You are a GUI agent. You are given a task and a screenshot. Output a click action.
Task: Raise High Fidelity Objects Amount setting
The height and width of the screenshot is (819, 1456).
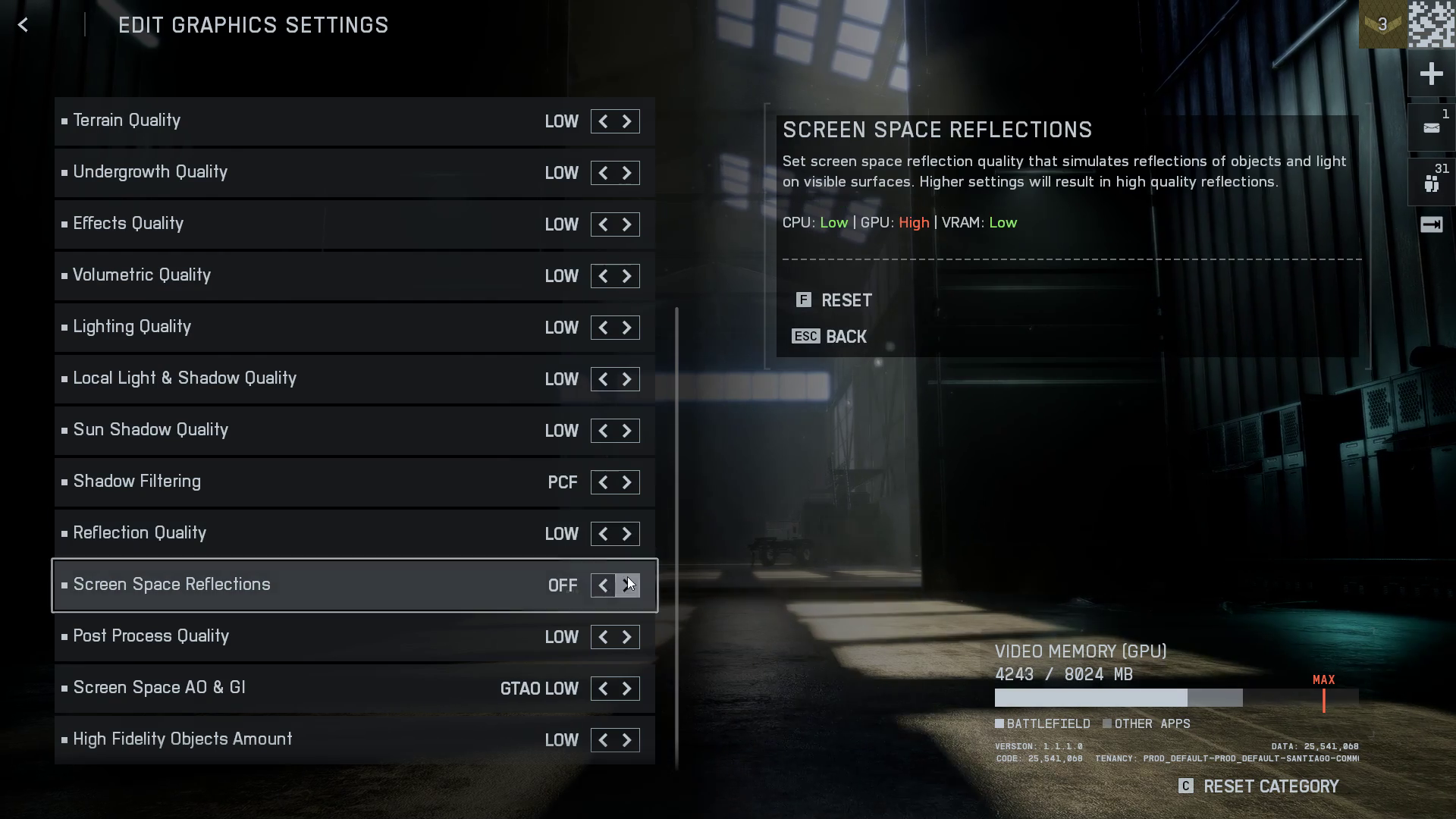pyautogui.click(x=627, y=740)
